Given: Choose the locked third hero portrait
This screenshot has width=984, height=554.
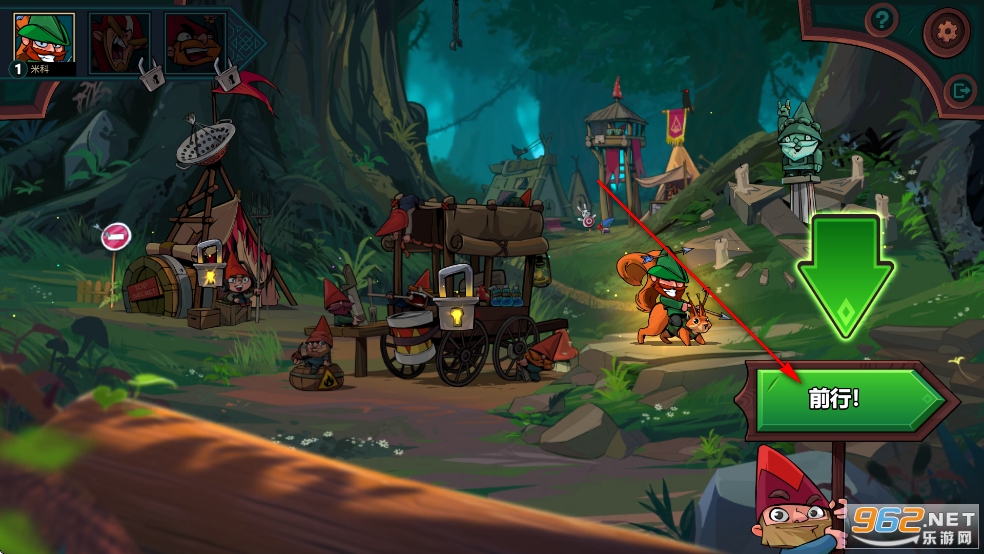Looking at the screenshot, I should tap(195, 43).
